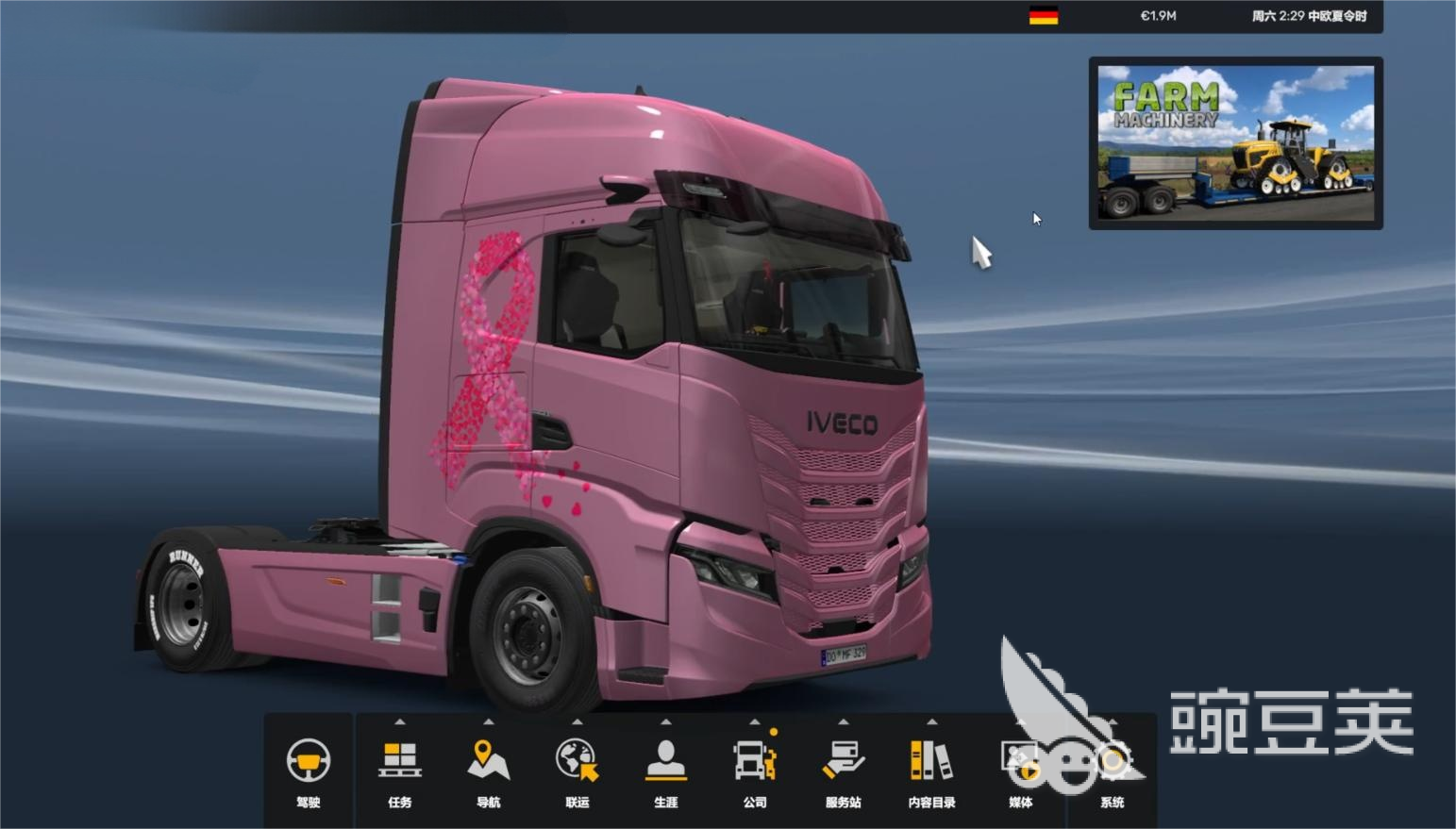The height and width of the screenshot is (829, 1456).
Task: Open the 内容目录 content catalog menu
Action: [932, 770]
